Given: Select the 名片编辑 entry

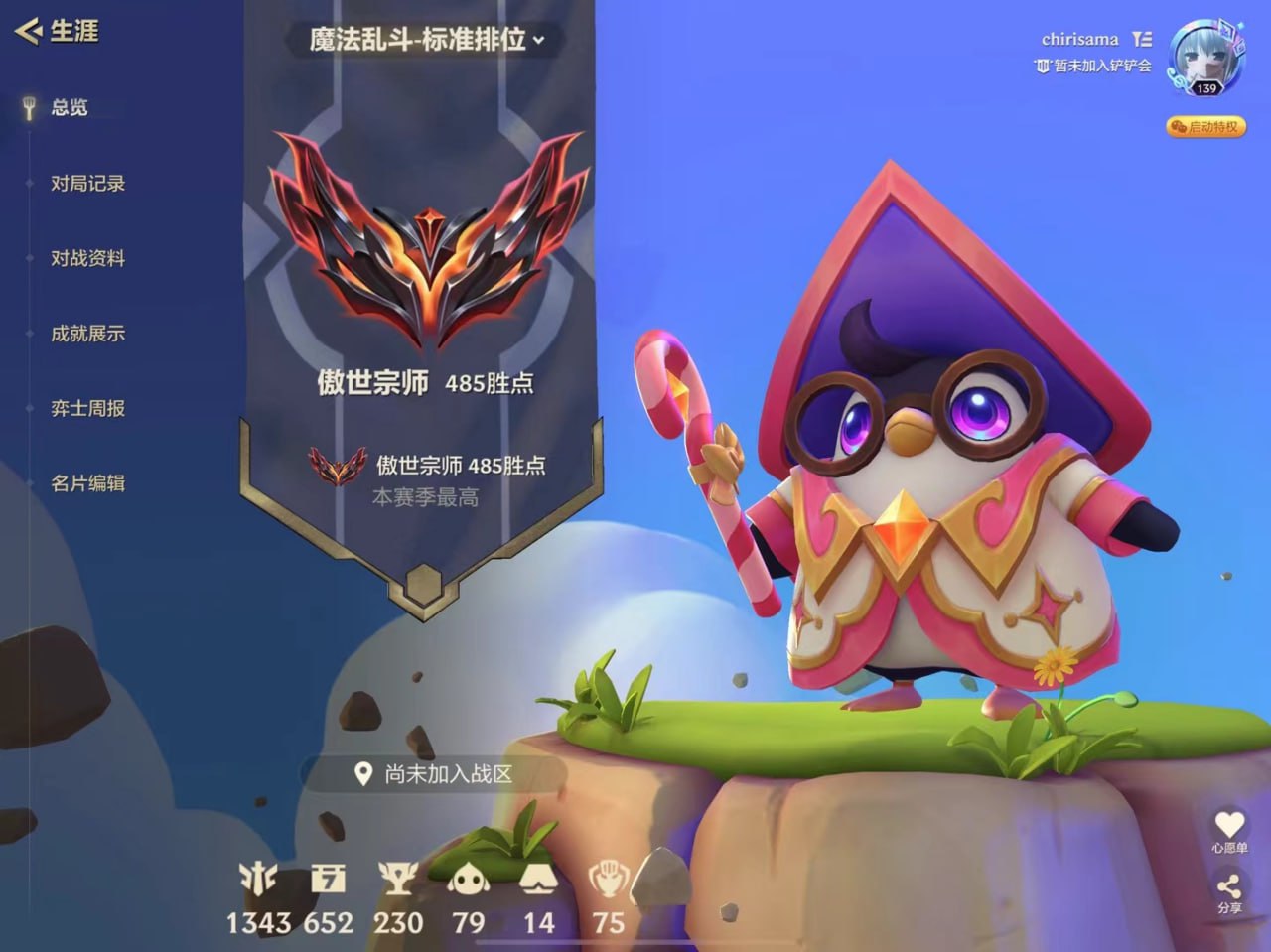Looking at the screenshot, I should coord(87,483).
